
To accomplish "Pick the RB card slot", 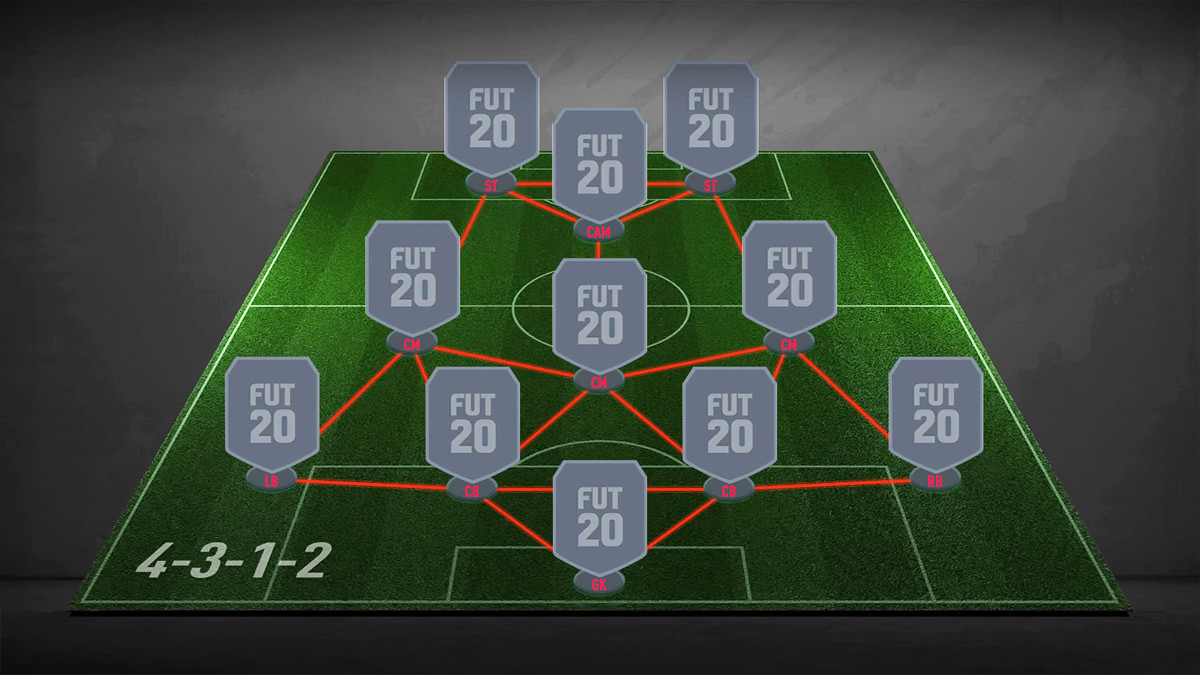I will tap(936, 415).
